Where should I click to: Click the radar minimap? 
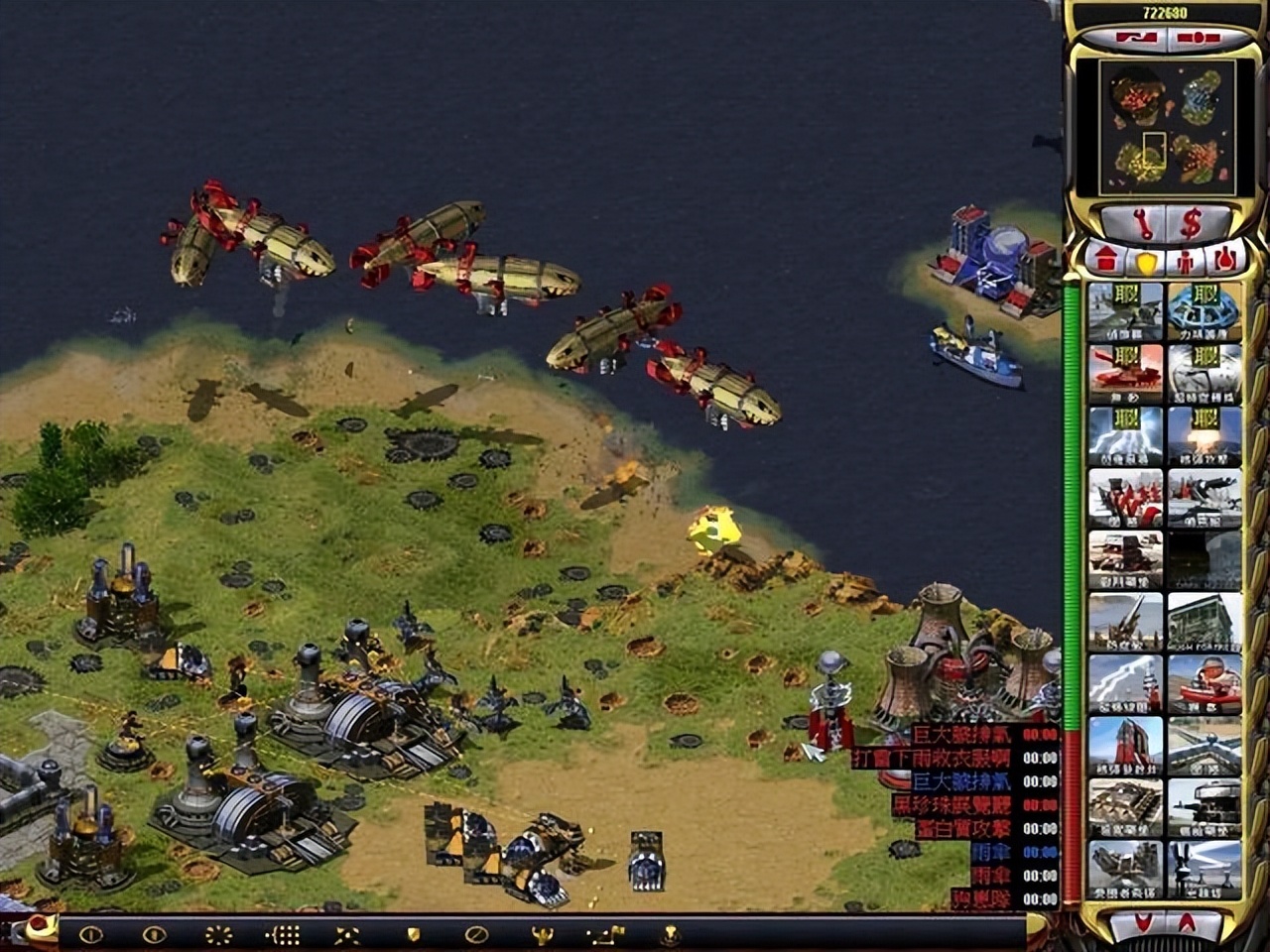tap(1157, 127)
